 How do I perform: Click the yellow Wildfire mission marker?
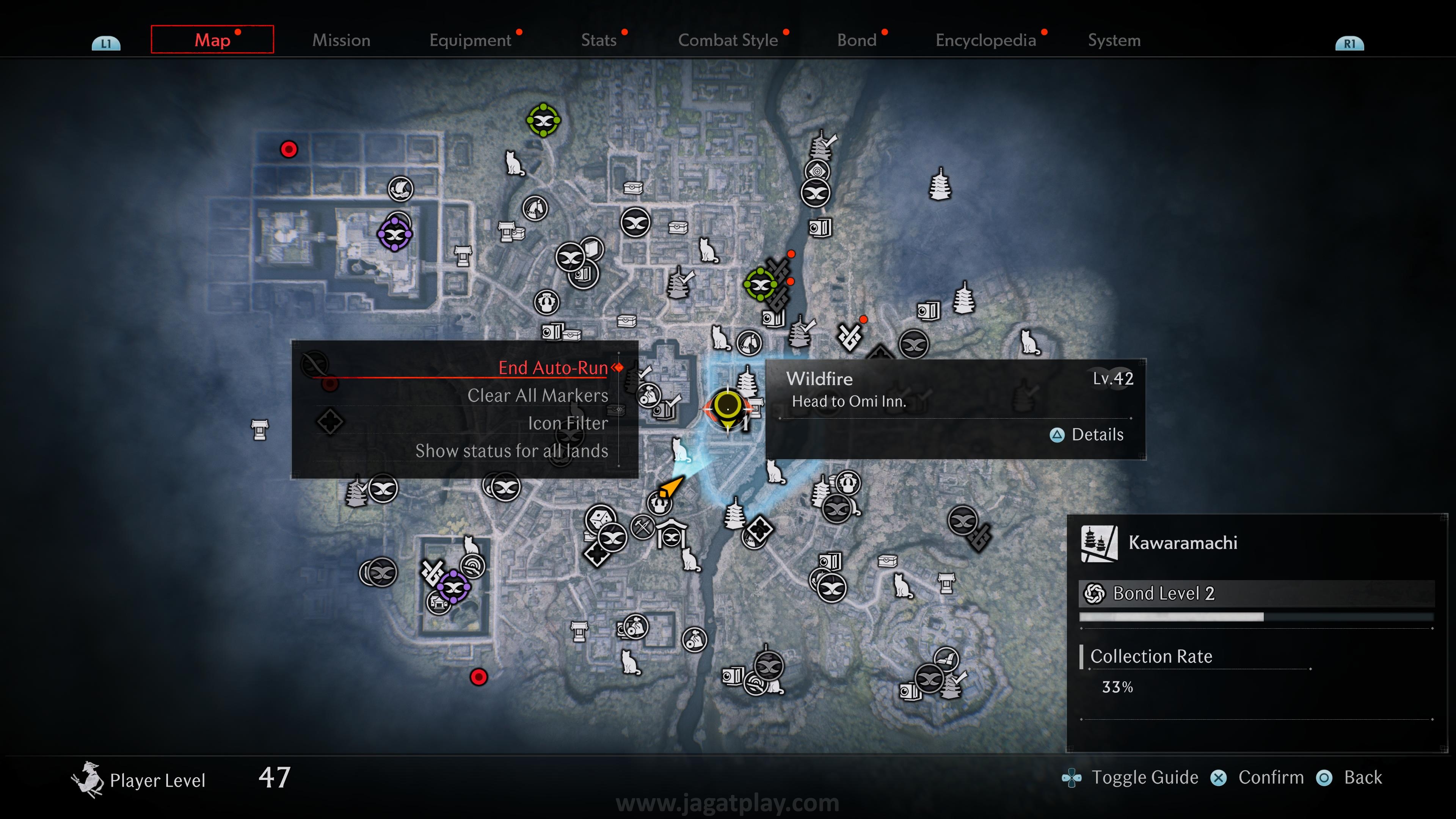tap(727, 406)
